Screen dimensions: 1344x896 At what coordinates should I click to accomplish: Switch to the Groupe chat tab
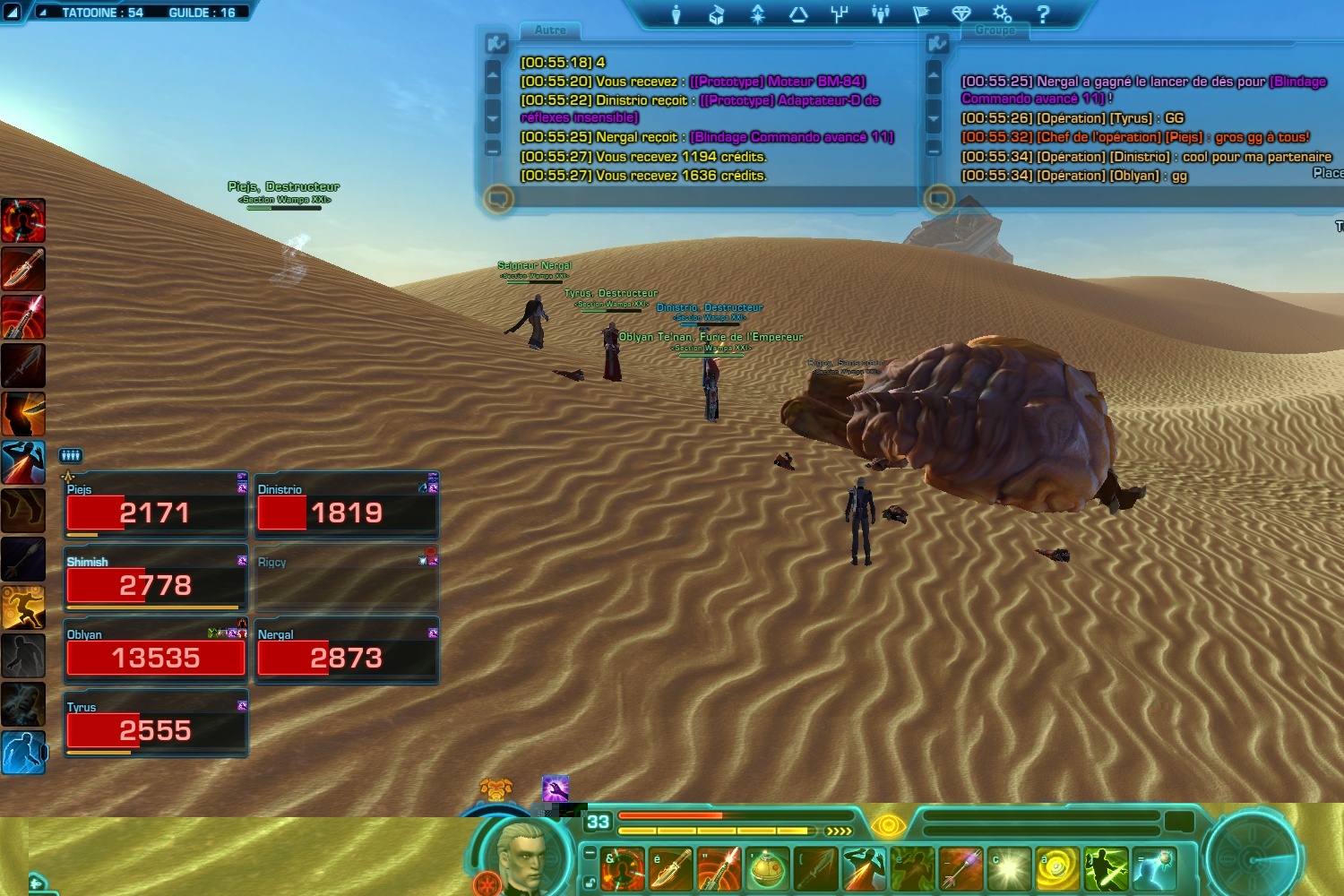coord(995,30)
